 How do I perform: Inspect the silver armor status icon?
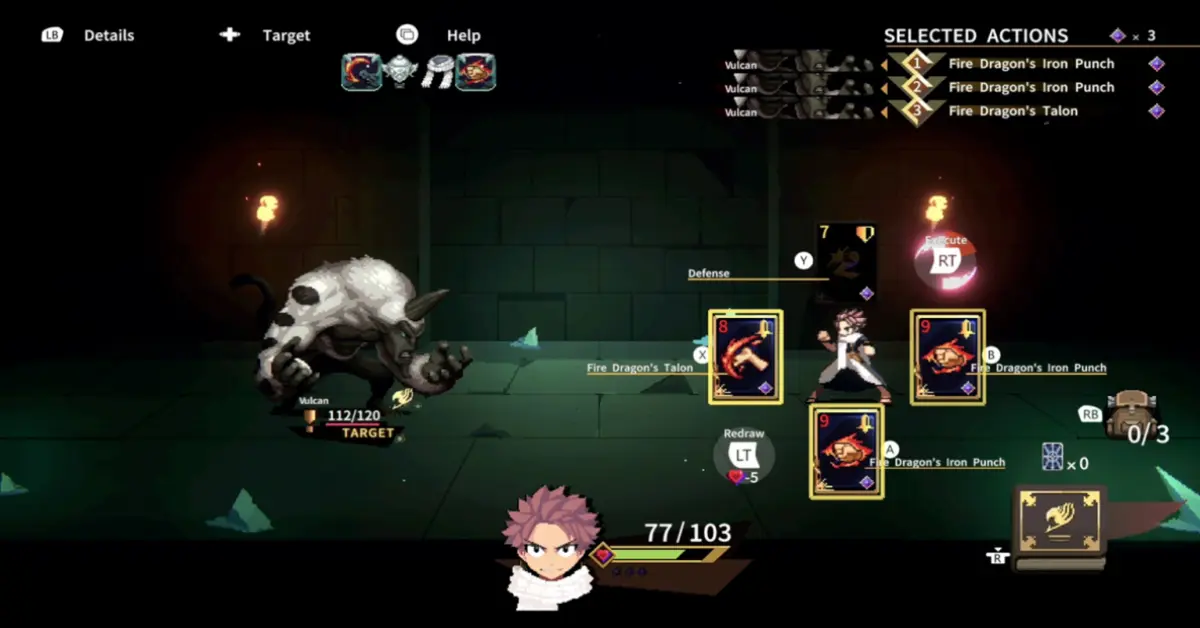tap(399, 72)
